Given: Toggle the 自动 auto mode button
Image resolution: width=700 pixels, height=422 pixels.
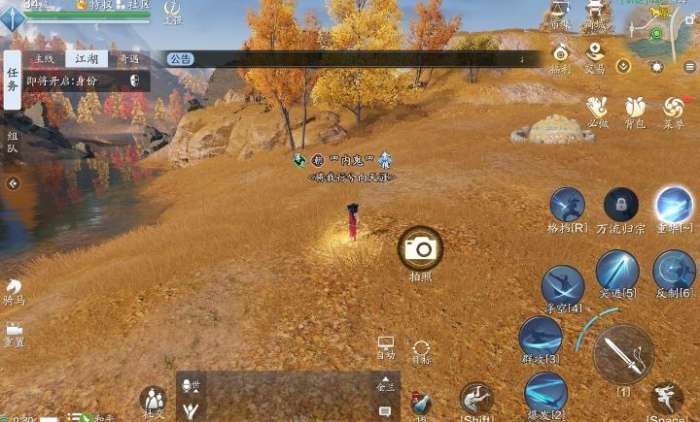Looking at the screenshot, I should (x=386, y=348).
